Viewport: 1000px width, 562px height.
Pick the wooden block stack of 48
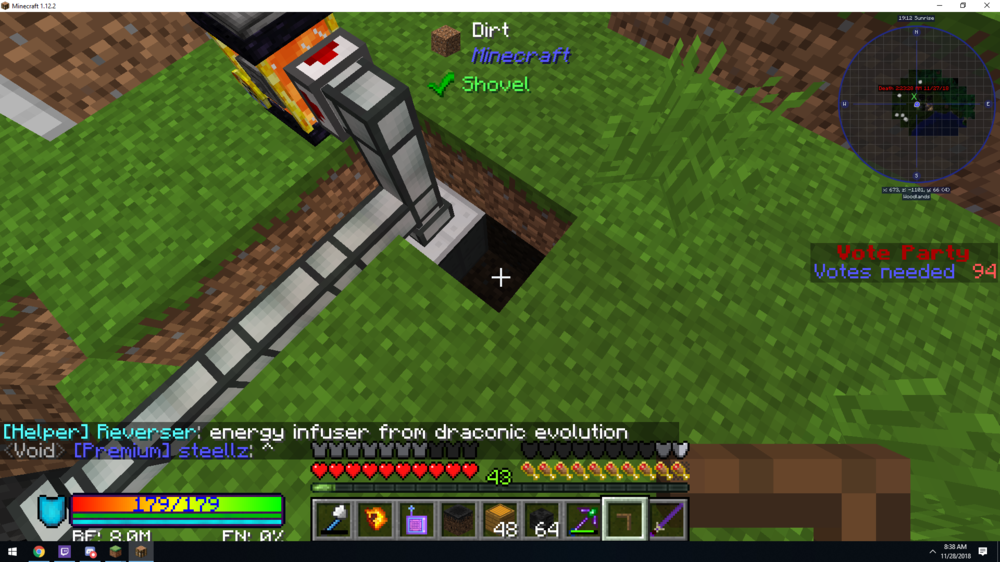click(x=500, y=520)
